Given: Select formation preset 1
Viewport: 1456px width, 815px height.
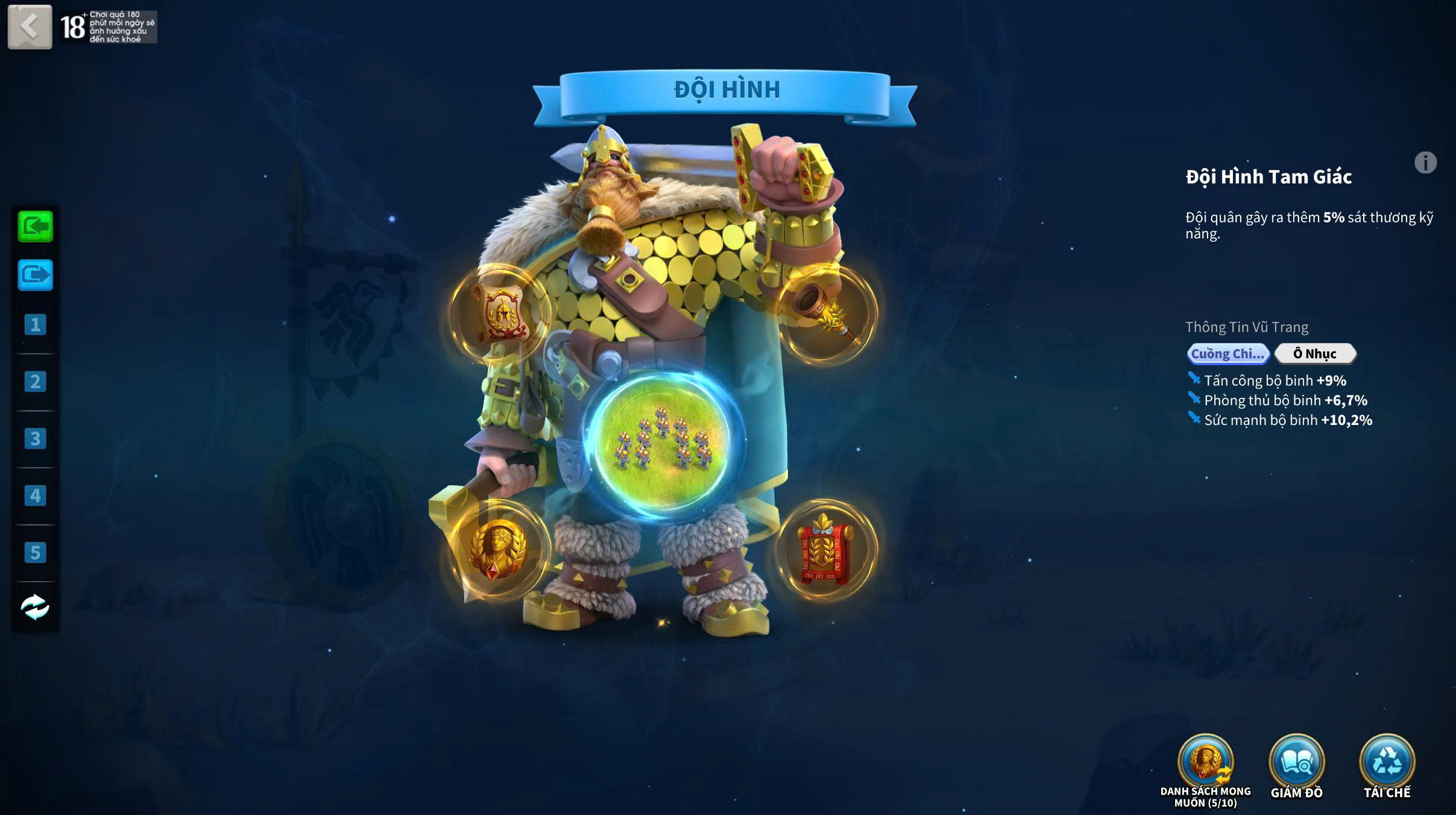Looking at the screenshot, I should click(x=35, y=325).
